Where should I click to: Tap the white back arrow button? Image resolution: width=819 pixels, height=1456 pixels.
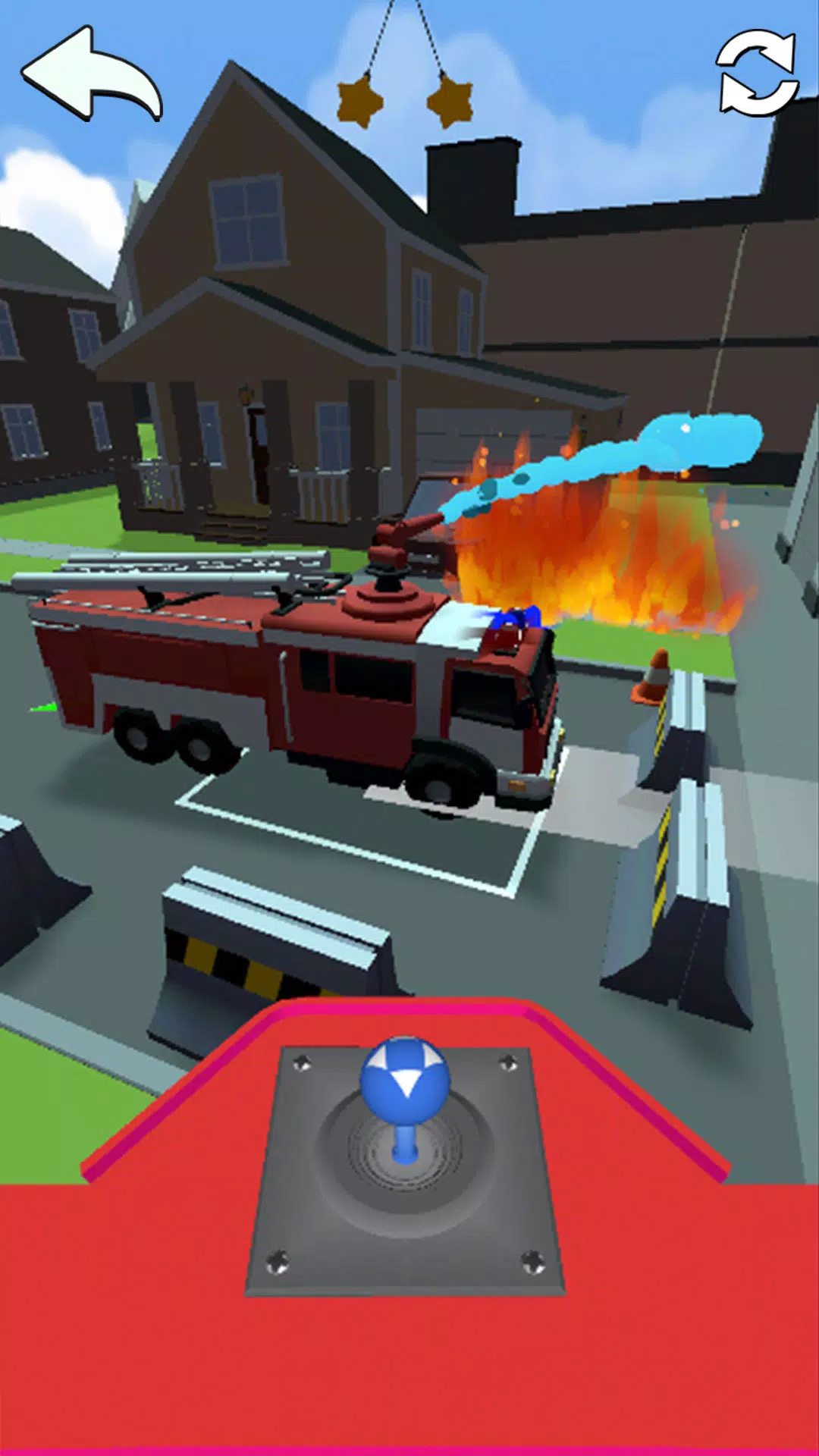click(x=89, y=76)
